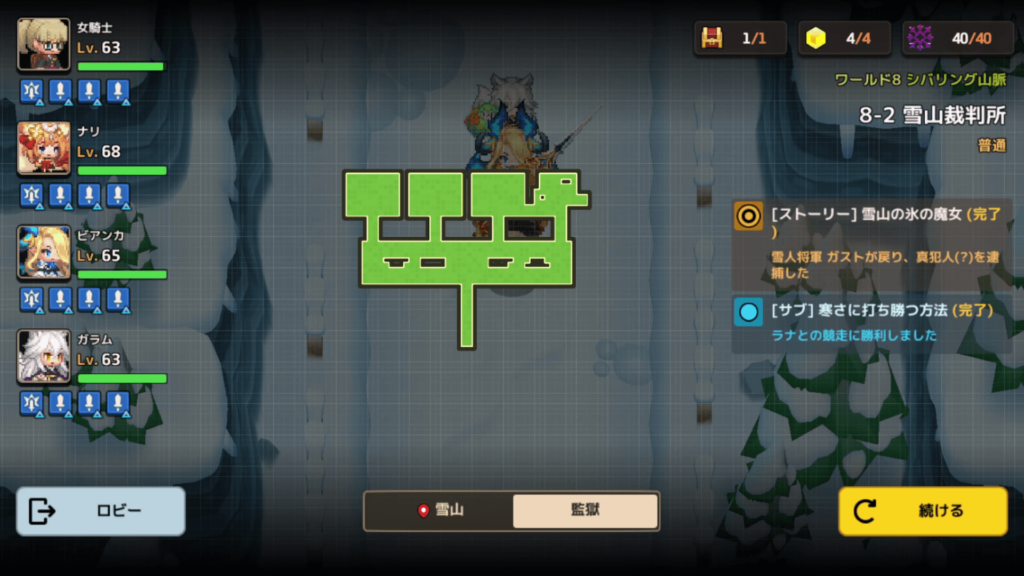Screen dimensions: 1024x576
Task: Return to lobby with ロビー button
Action: tap(101, 511)
